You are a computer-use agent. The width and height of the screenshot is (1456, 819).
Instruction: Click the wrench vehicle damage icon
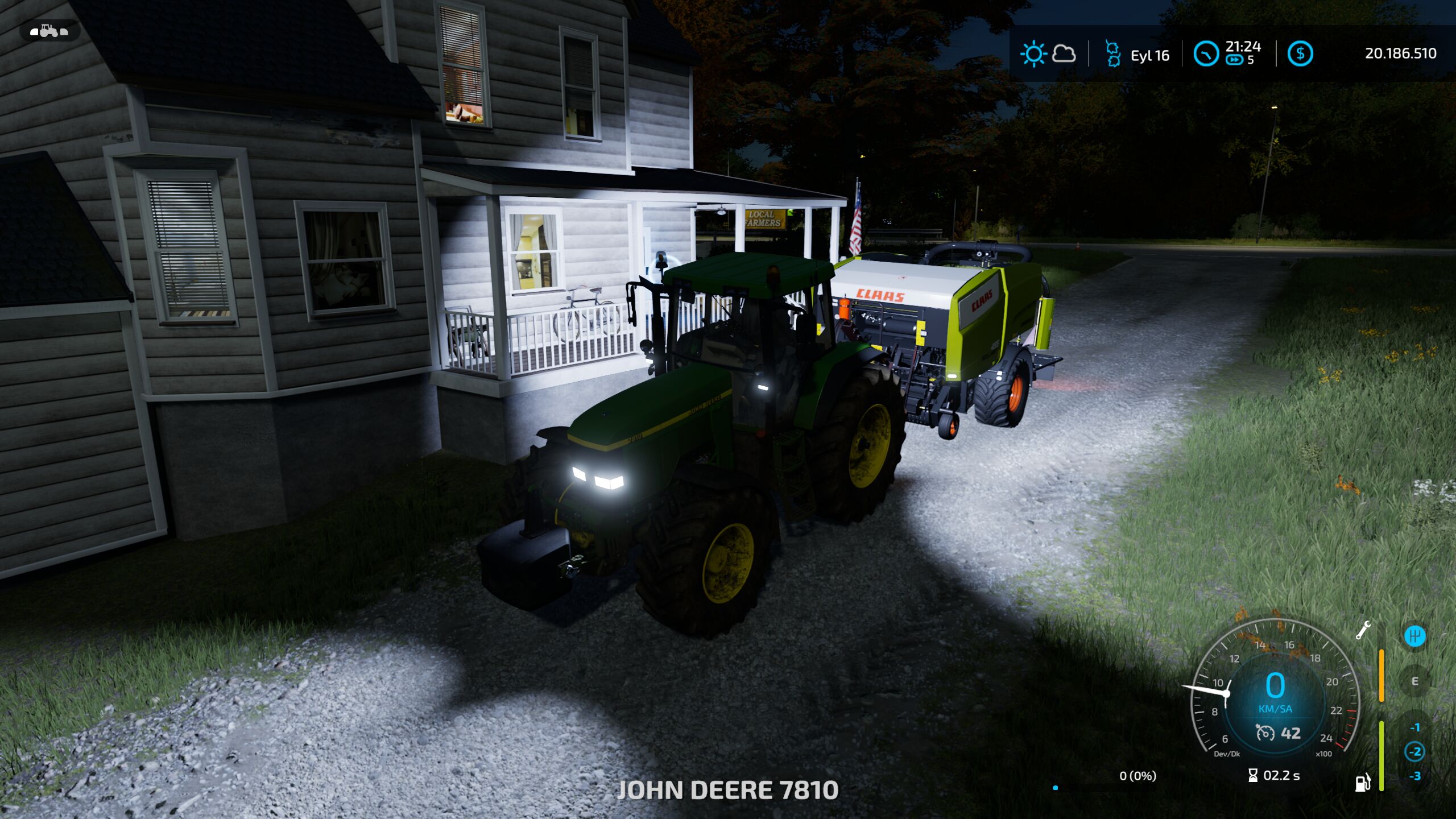point(1363,630)
